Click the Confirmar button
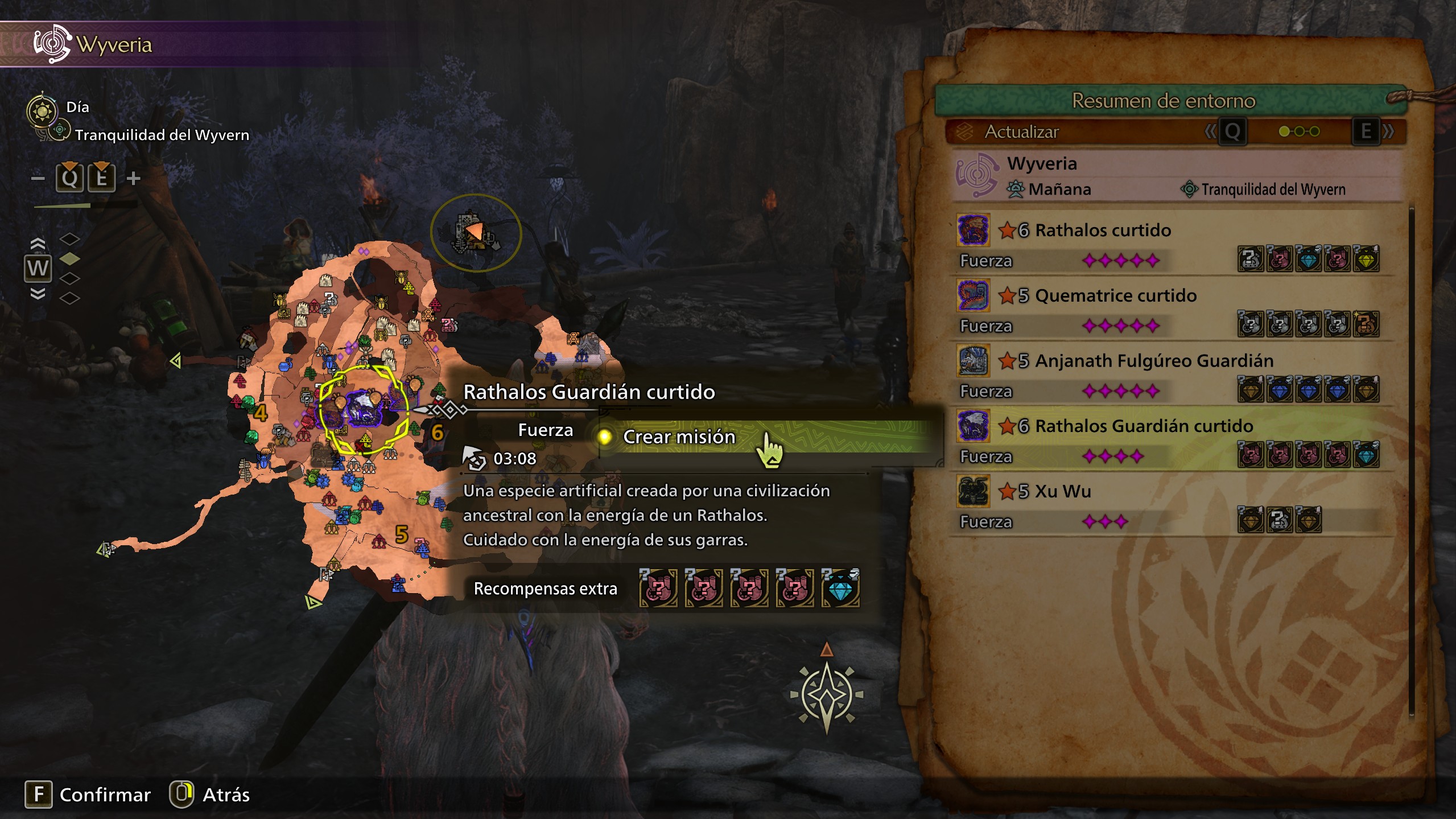The height and width of the screenshot is (819, 1456). tap(88, 794)
